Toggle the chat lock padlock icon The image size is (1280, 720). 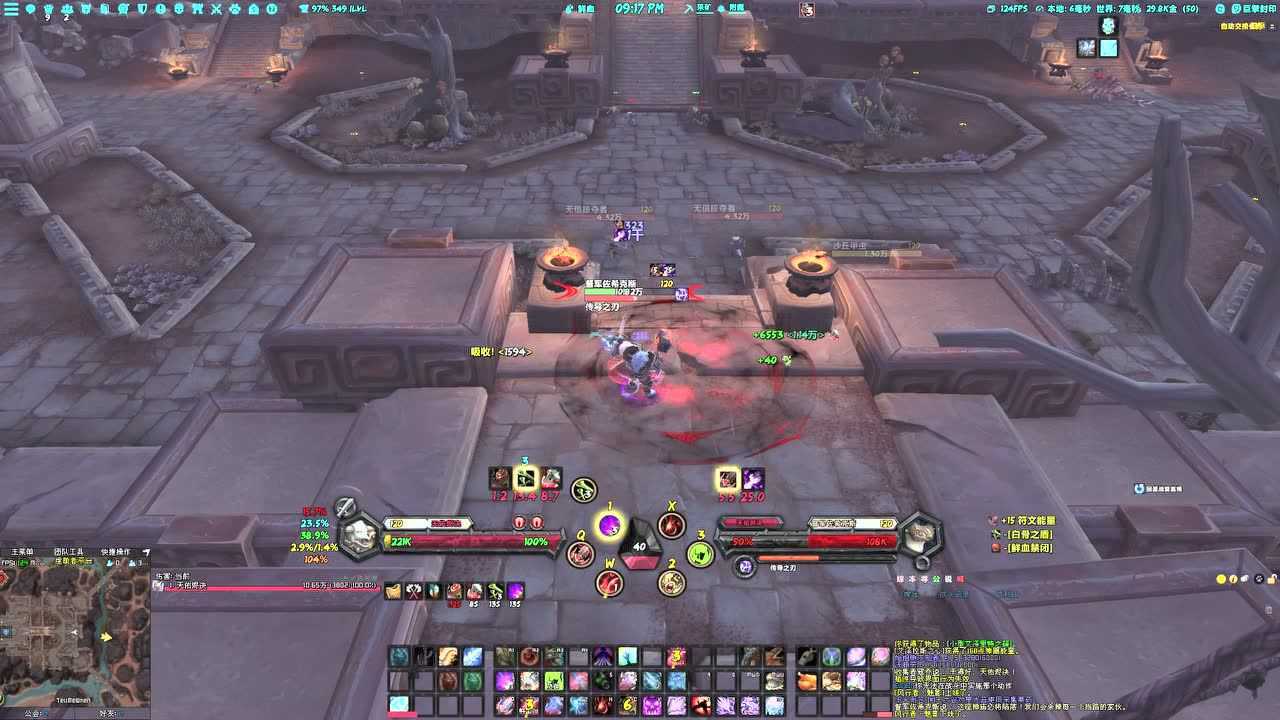[x=1272, y=579]
